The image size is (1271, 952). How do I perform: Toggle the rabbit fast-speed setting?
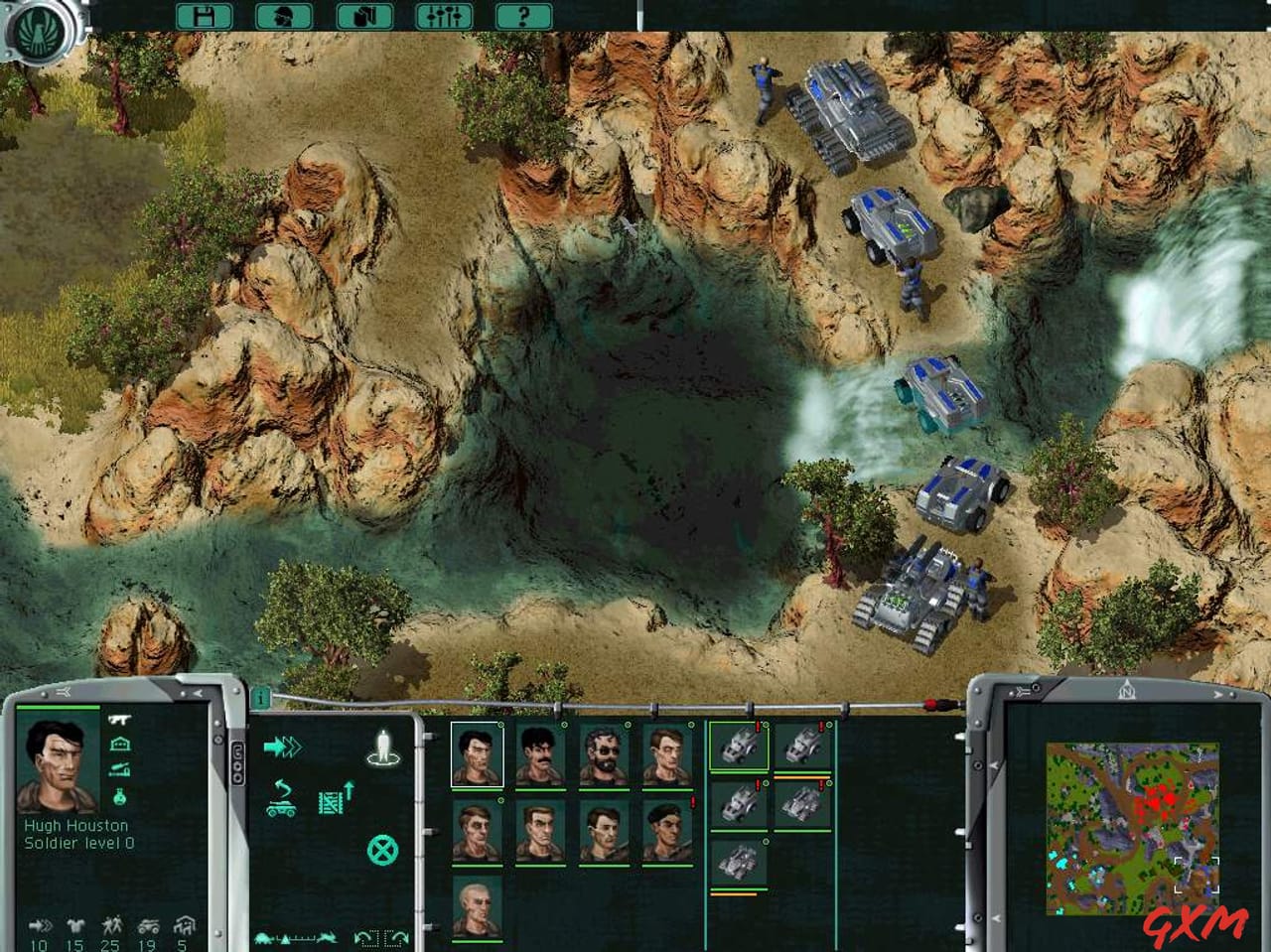(x=326, y=935)
